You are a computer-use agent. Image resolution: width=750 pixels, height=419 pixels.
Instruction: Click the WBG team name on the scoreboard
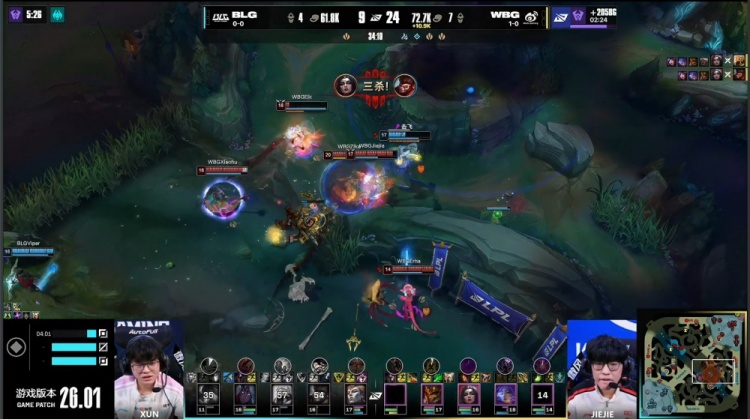tap(503, 15)
